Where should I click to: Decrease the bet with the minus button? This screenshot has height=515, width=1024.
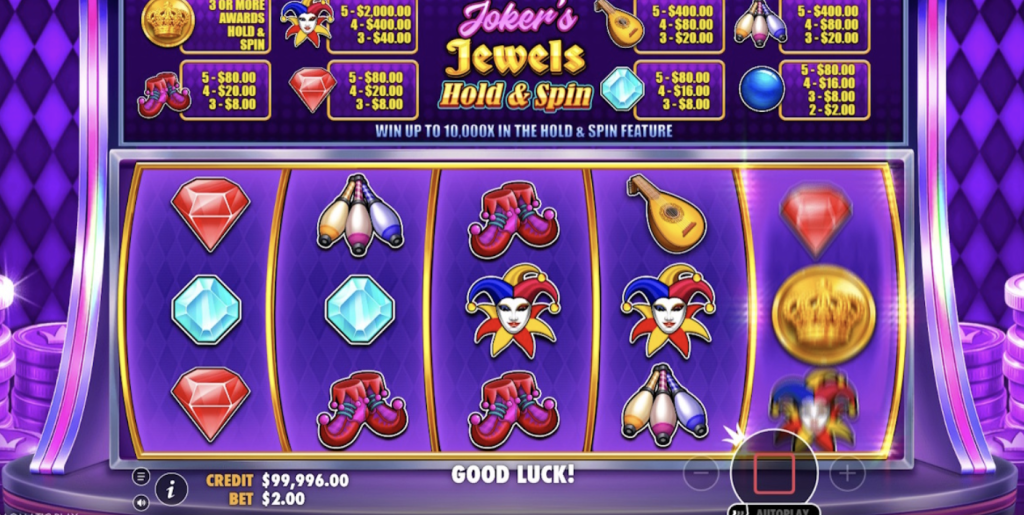pyautogui.click(x=702, y=473)
